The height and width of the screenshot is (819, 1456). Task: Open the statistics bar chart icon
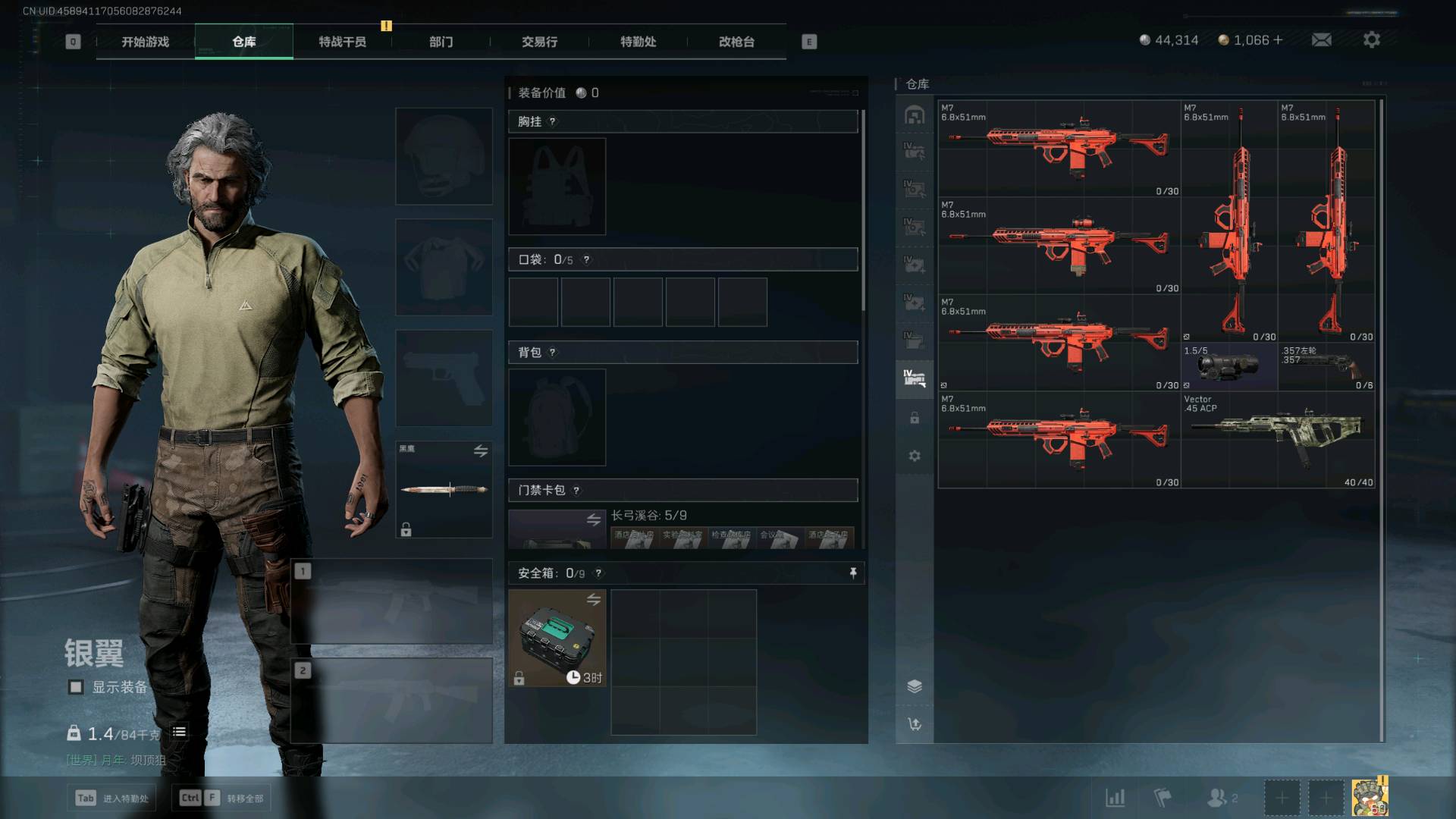[x=1115, y=798]
